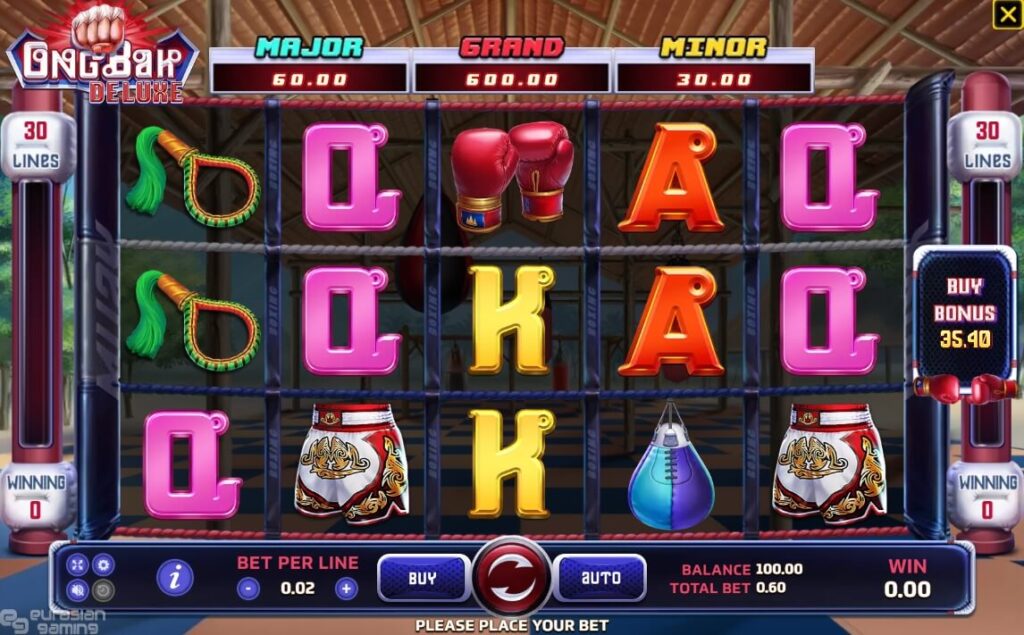This screenshot has height=635, width=1024.
Task: Increase bet per line with plus
Action: coord(346,589)
